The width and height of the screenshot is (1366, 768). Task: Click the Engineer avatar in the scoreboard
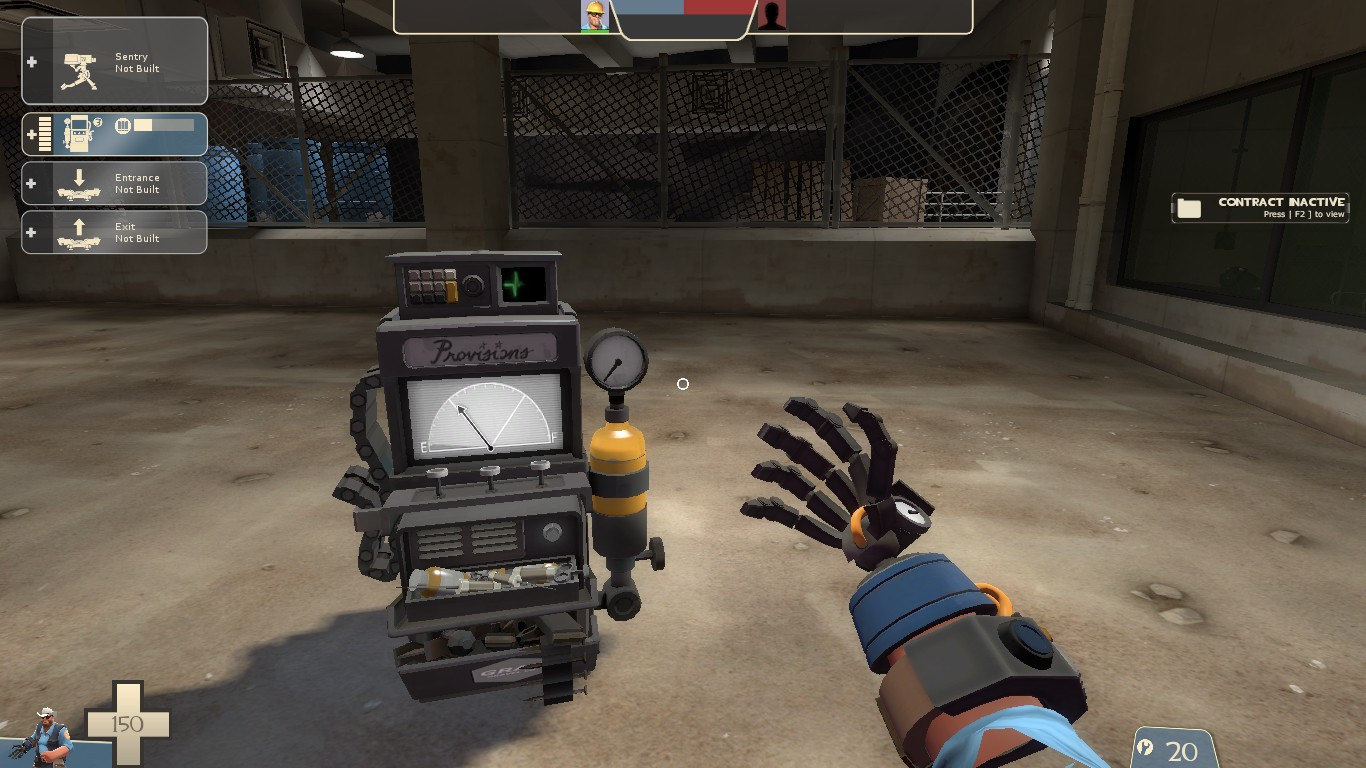coord(597,16)
